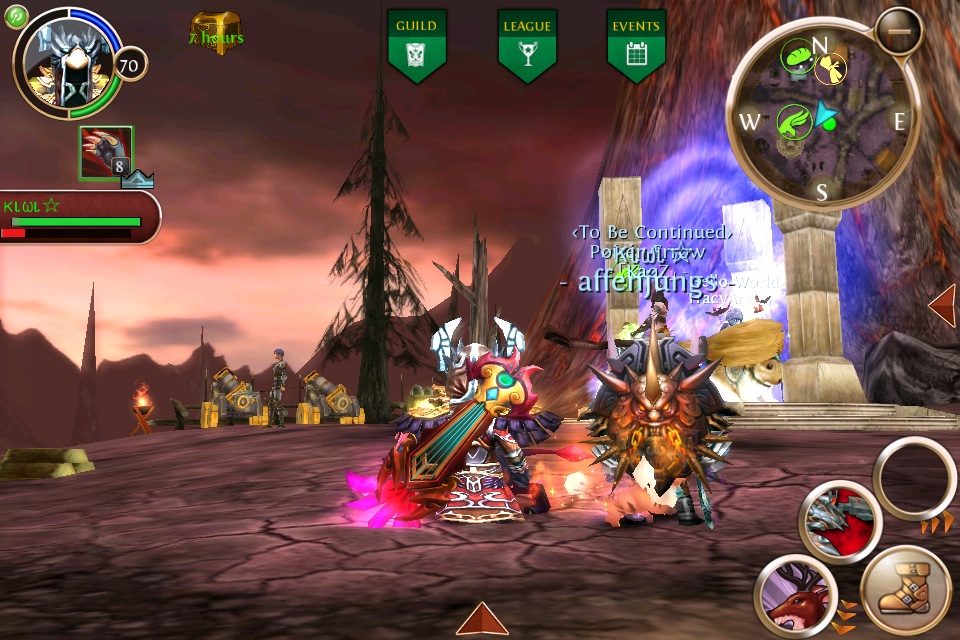The image size is (960, 640).
Task: Tap the empty round skill slot
Action: click(x=914, y=478)
